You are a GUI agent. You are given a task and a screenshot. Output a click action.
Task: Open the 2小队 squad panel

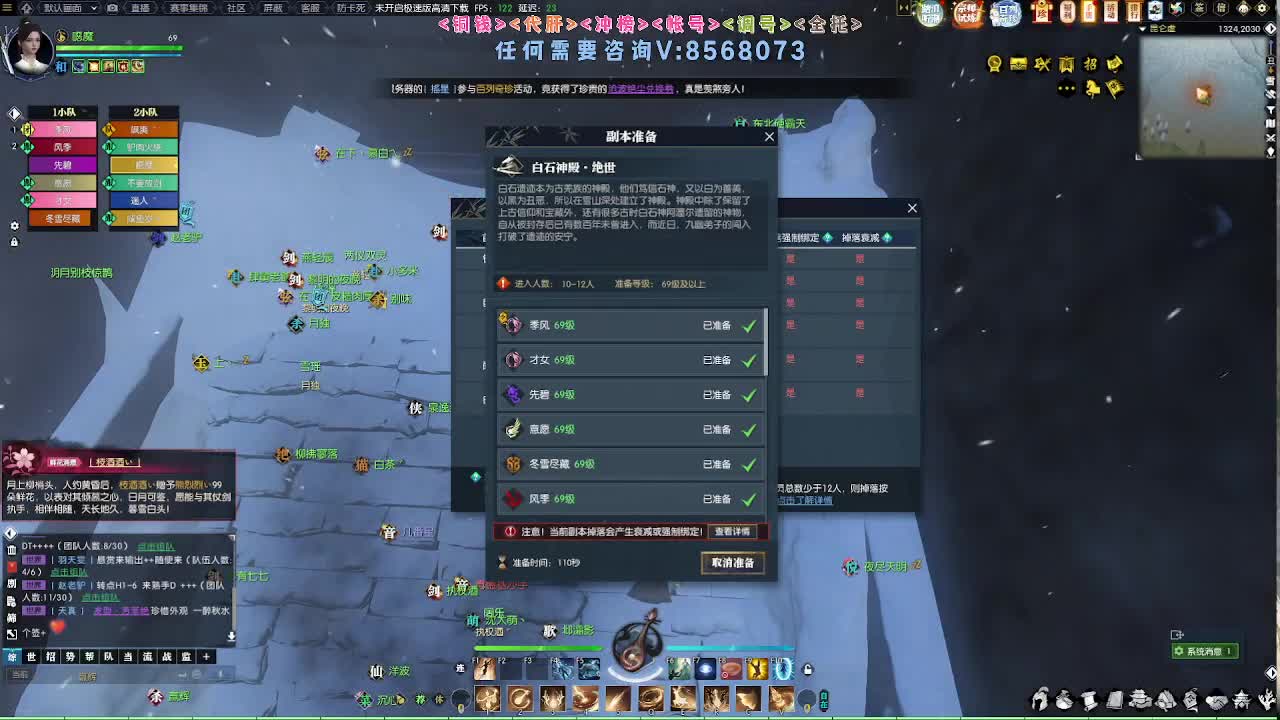pyautogui.click(x=145, y=112)
